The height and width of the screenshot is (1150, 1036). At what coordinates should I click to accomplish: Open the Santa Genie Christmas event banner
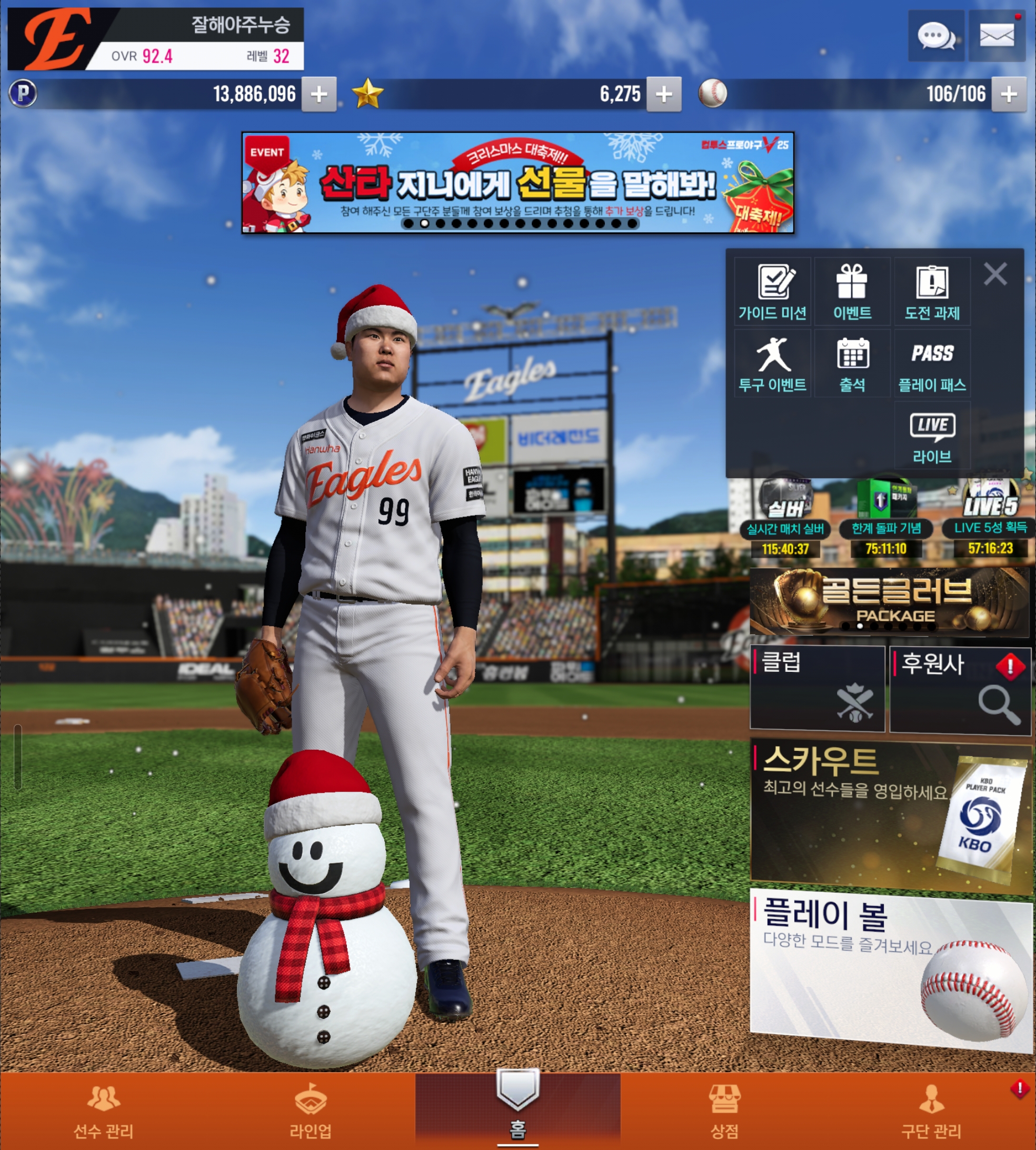pos(517,182)
